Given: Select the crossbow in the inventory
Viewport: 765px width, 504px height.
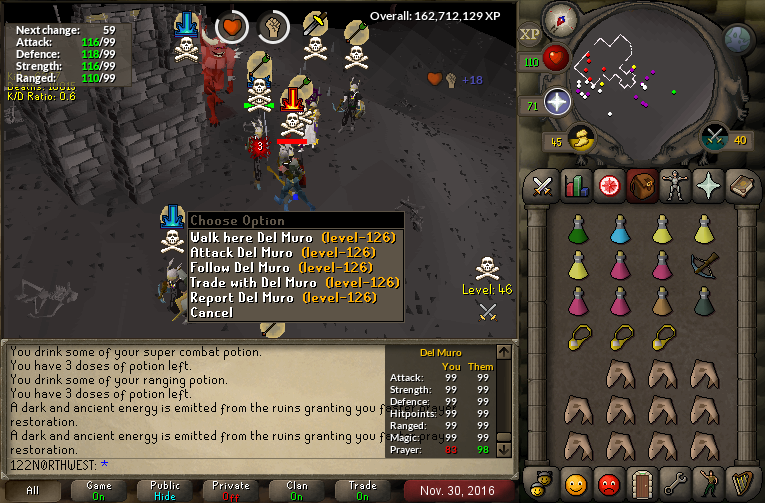Looking at the screenshot, I should [705, 265].
